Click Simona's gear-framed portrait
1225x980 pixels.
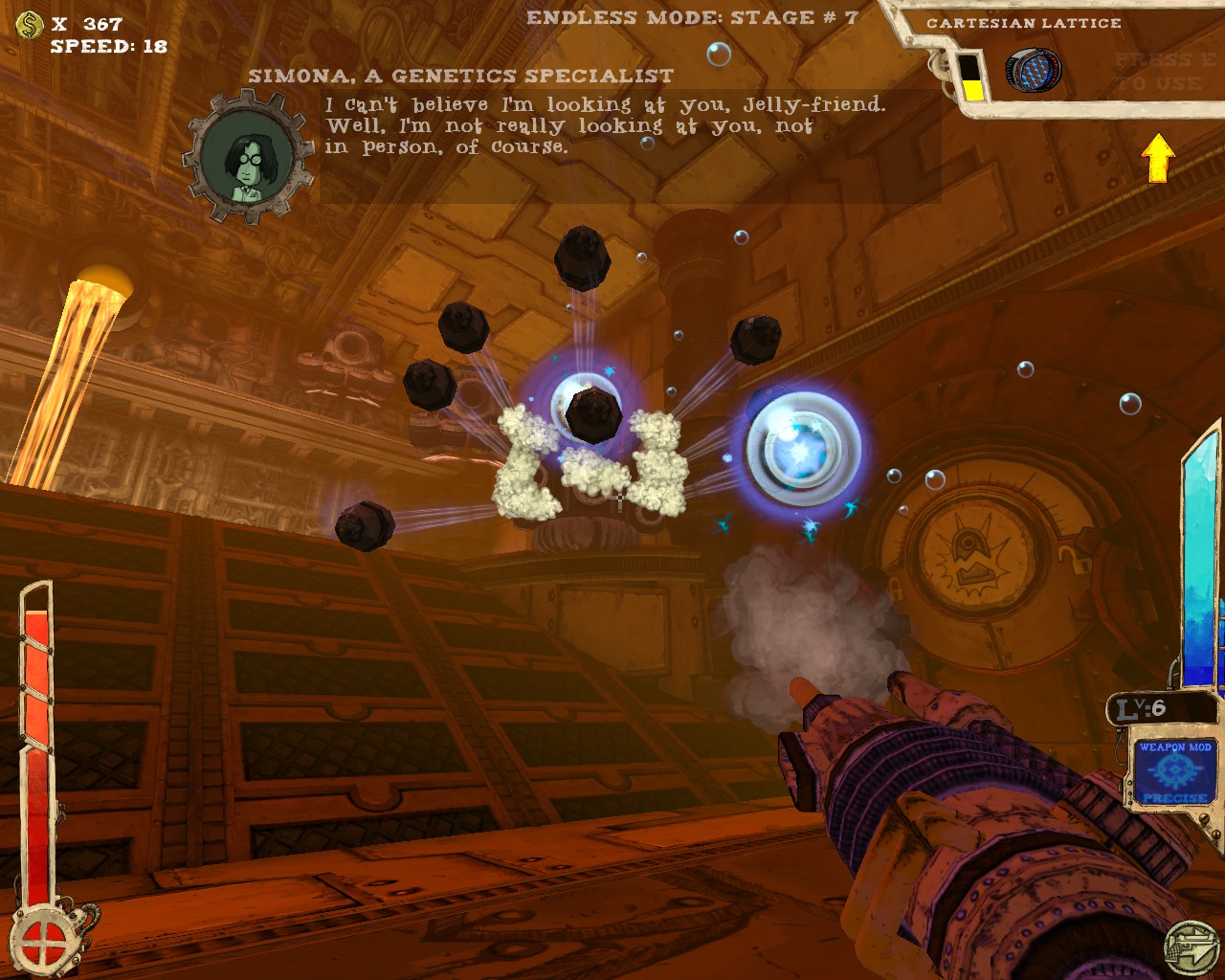(x=249, y=157)
